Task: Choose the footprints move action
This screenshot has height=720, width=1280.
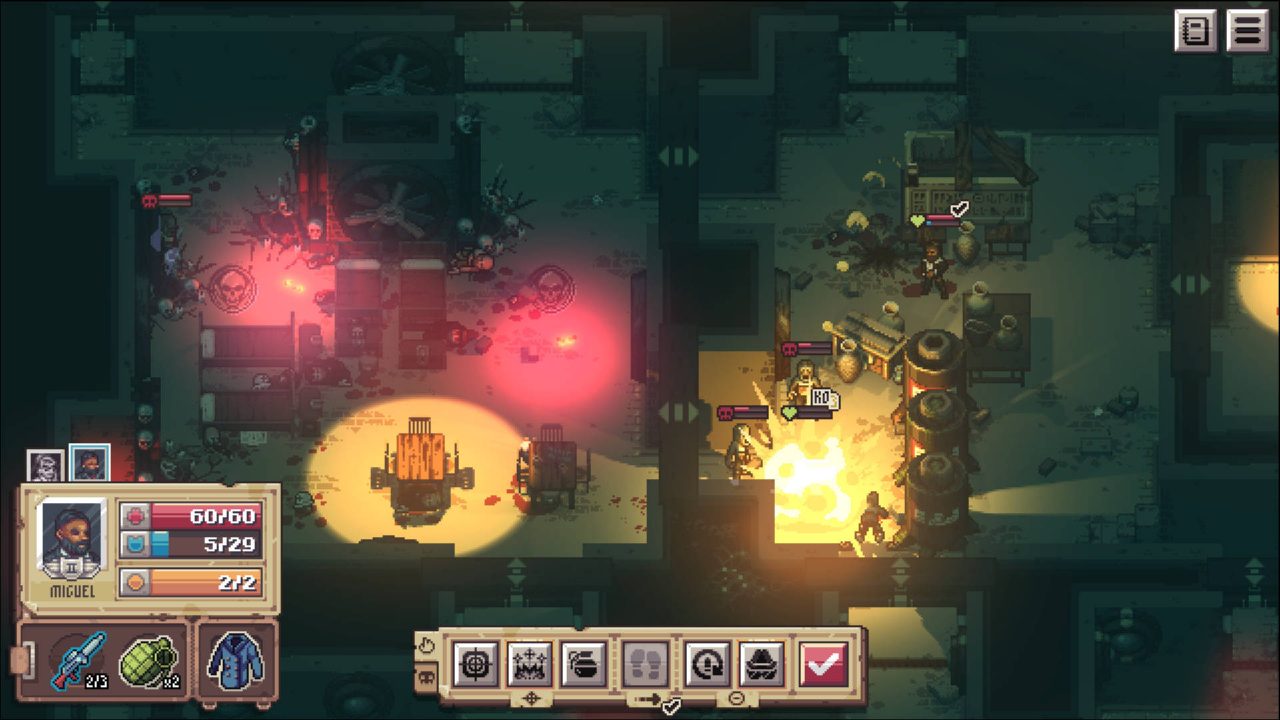Action: tap(645, 663)
